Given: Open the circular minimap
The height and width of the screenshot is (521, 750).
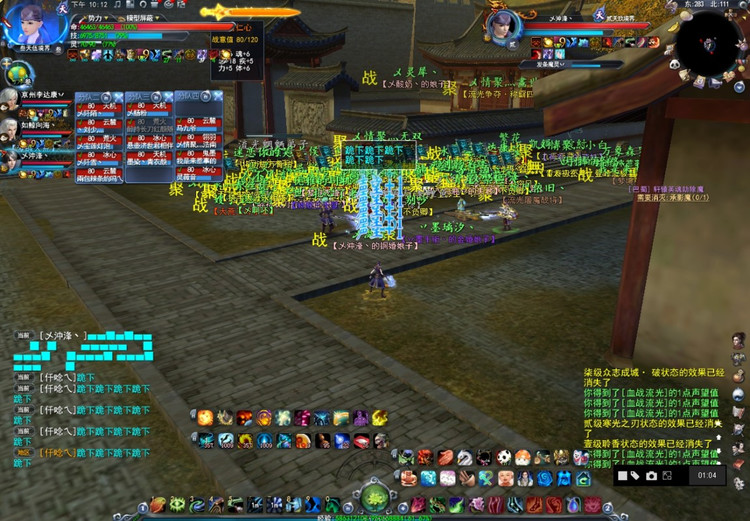Looking at the screenshot, I should [x=708, y=38].
